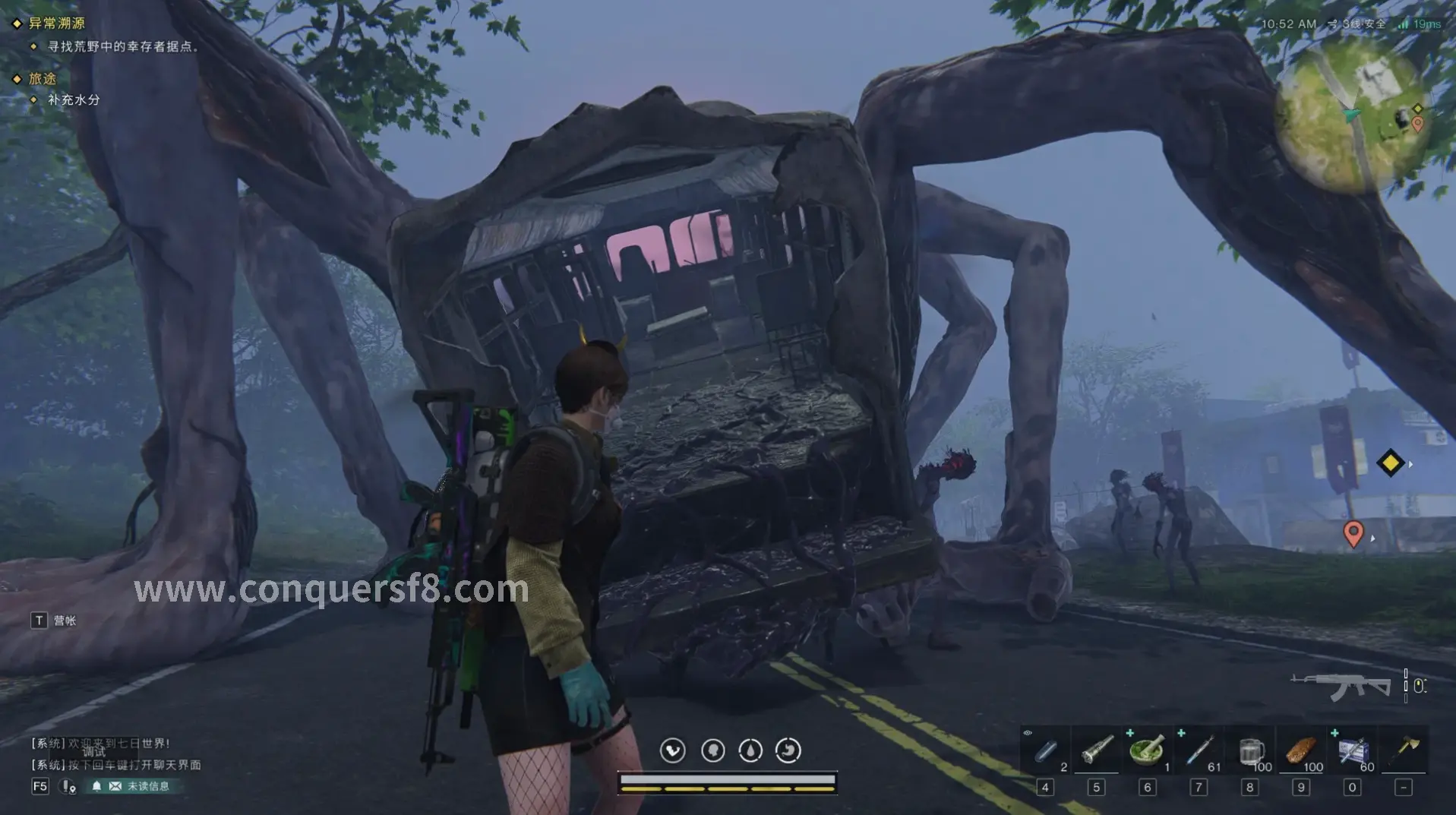Equip the flashlight from the hotbar
The image size is (1456, 815).
[x=1096, y=751]
